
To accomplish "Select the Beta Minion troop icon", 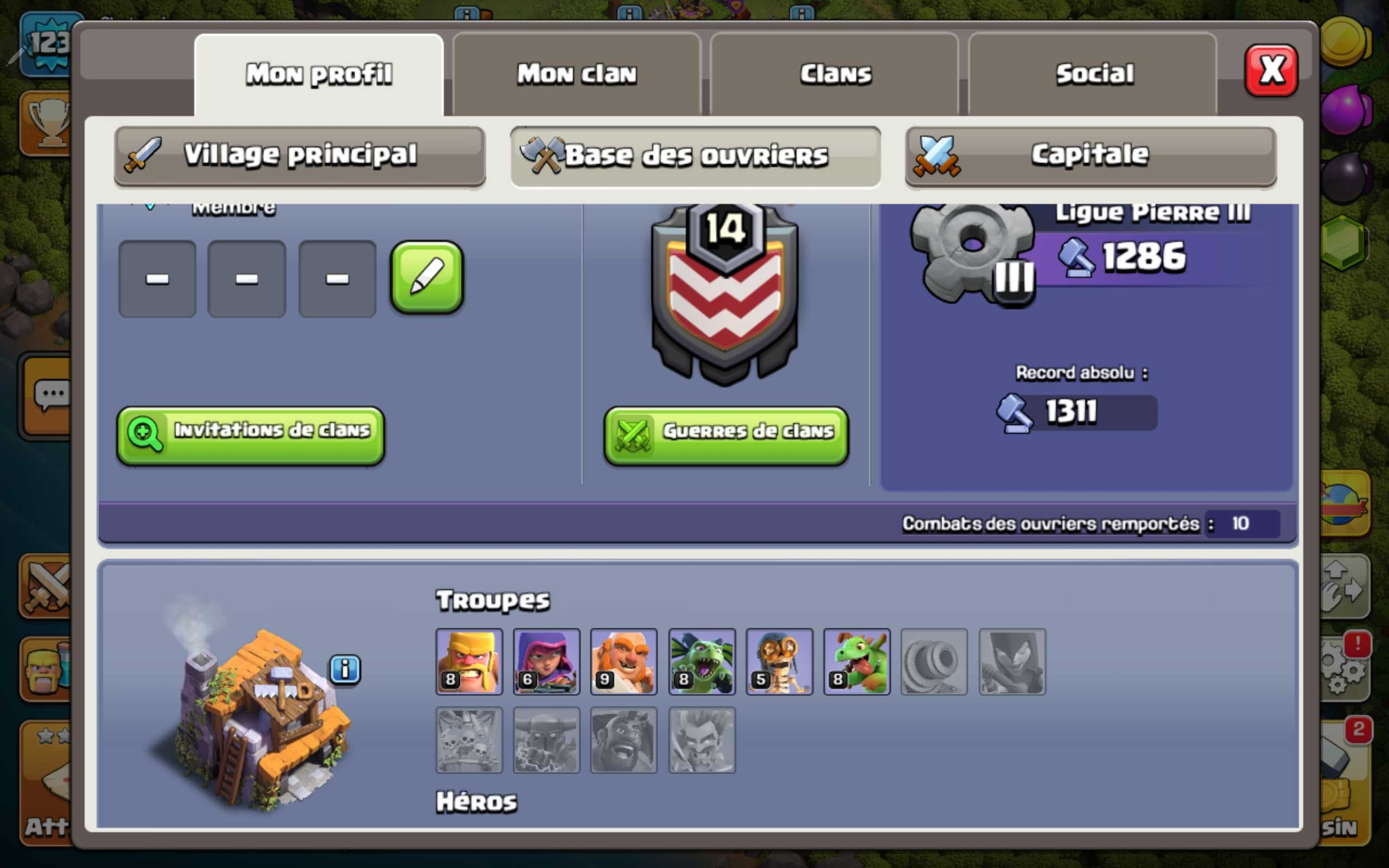I will [x=702, y=661].
